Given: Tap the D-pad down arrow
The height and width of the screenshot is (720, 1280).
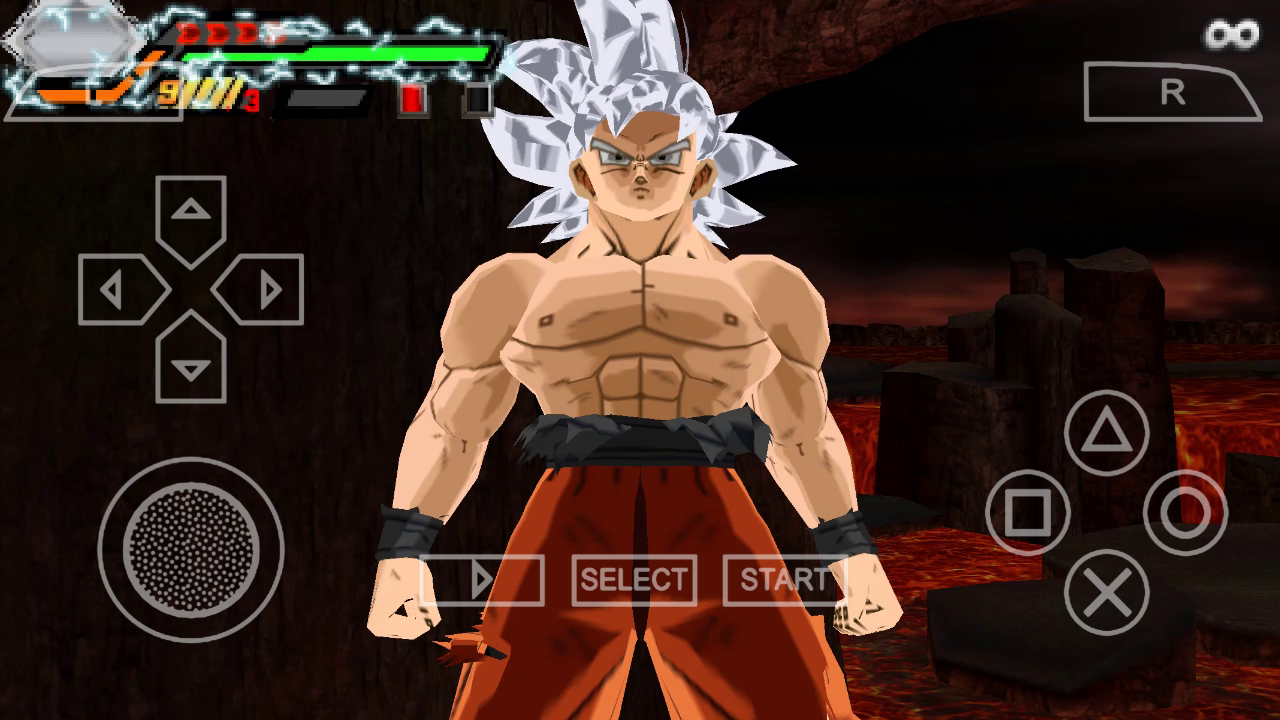Looking at the screenshot, I should click(x=191, y=366).
